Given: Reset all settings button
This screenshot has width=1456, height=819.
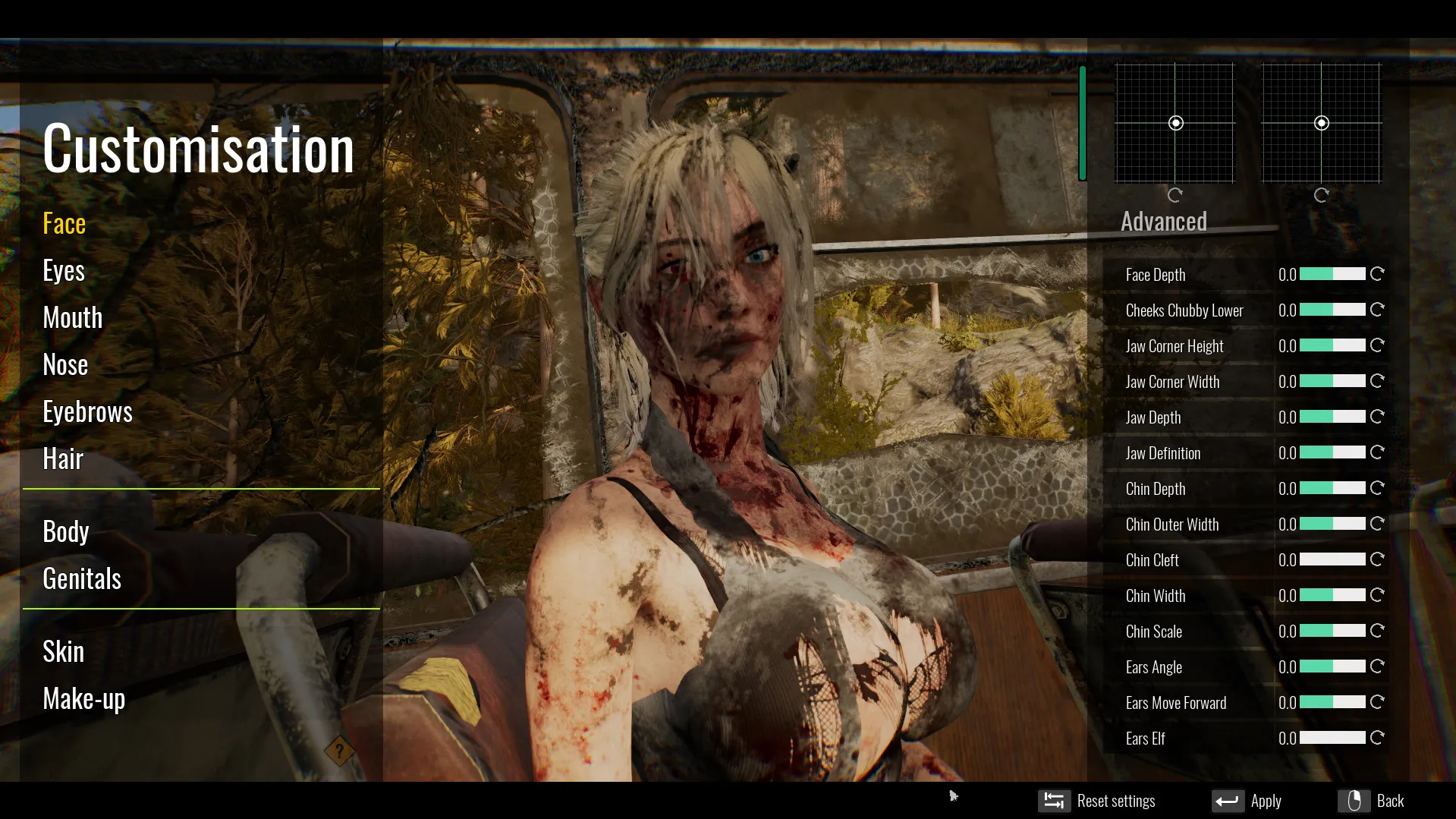Looking at the screenshot, I should pos(1097,801).
